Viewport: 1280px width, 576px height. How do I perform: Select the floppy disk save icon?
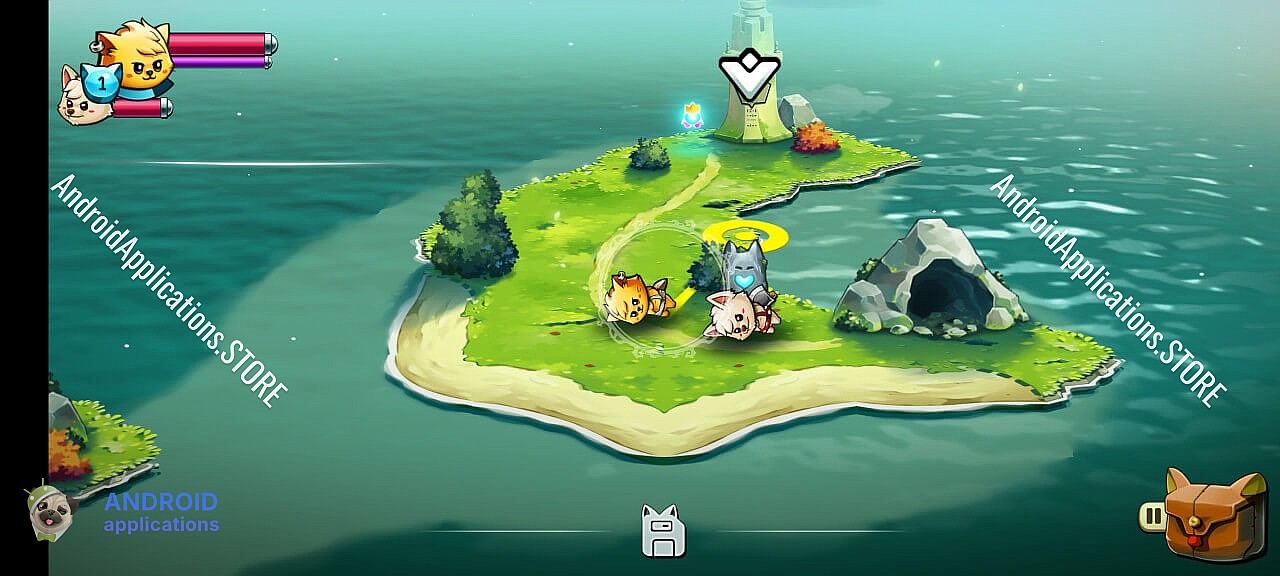tap(662, 531)
